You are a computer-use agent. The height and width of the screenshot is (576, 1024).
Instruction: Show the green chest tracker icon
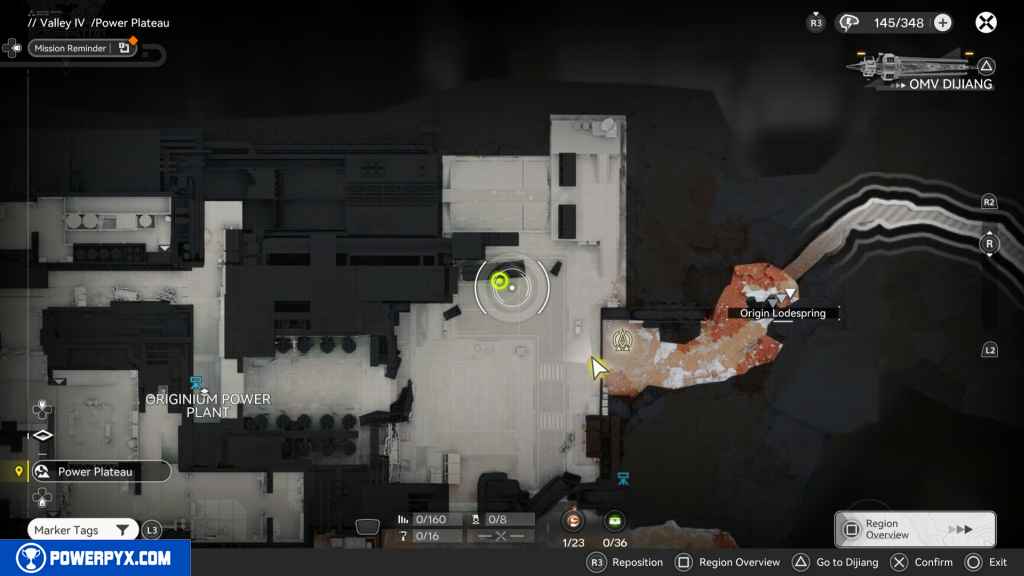(x=615, y=520)
